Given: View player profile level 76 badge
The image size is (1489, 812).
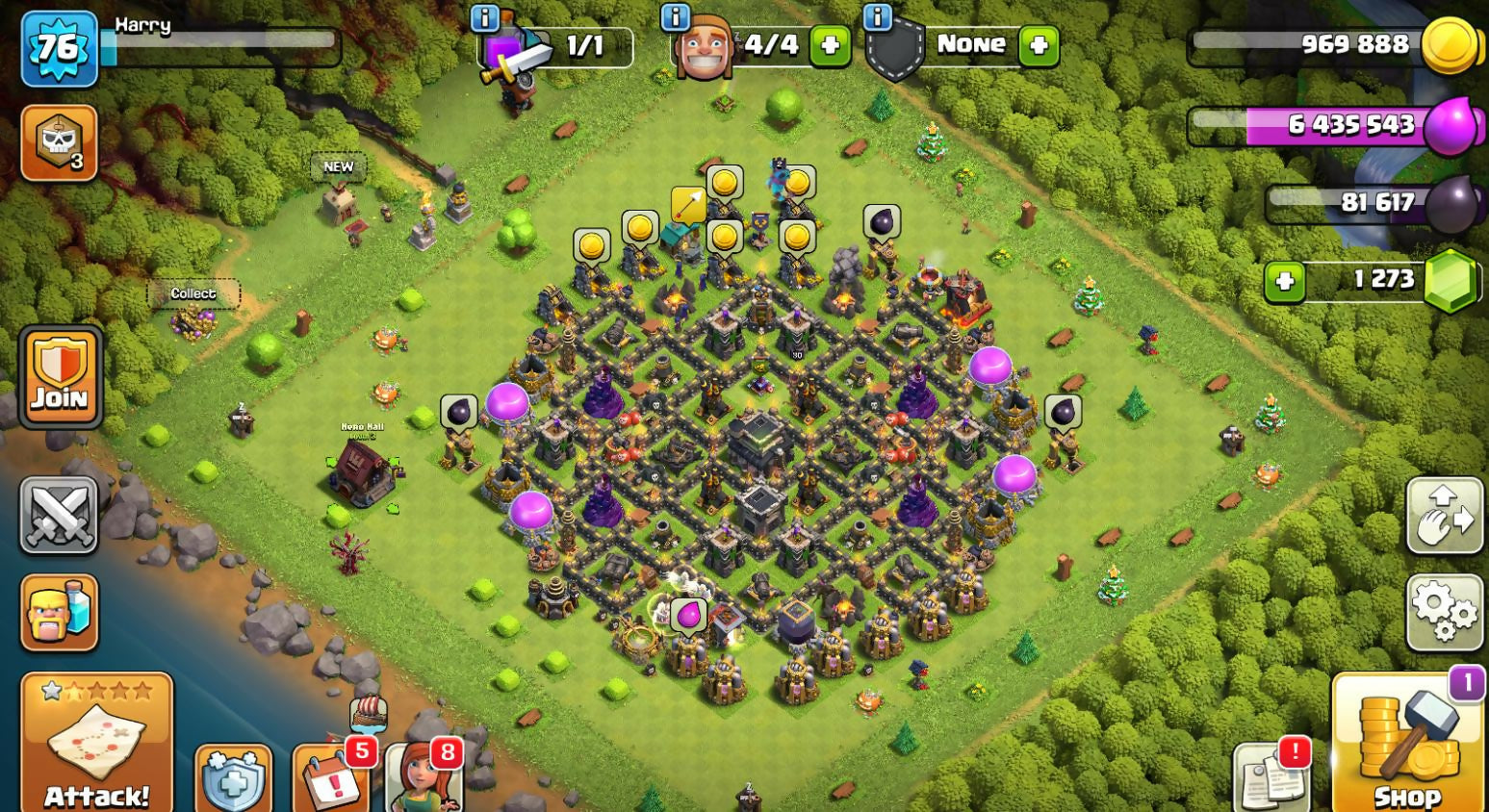Looking at the screenshot, I should pyautogui.click(x=59, y=48).
